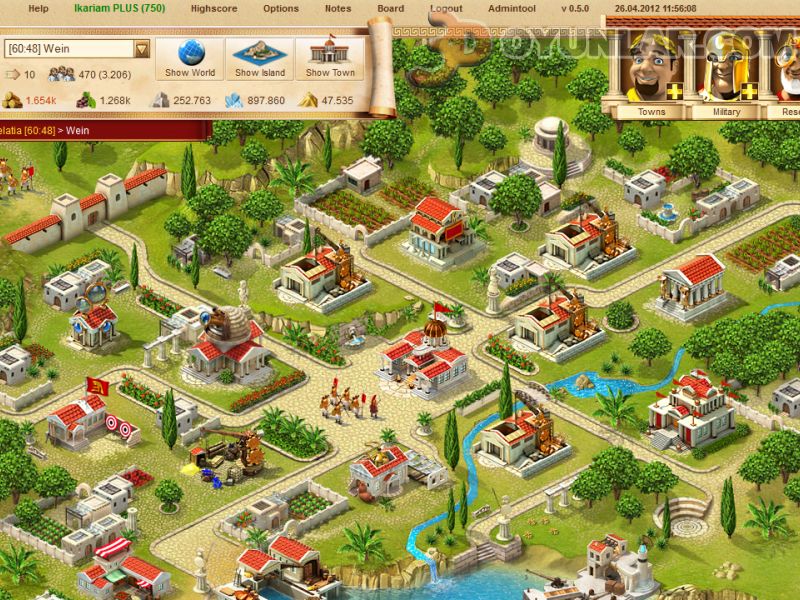Expand the [60:48] Wein town dropdown

coord(142,49)
